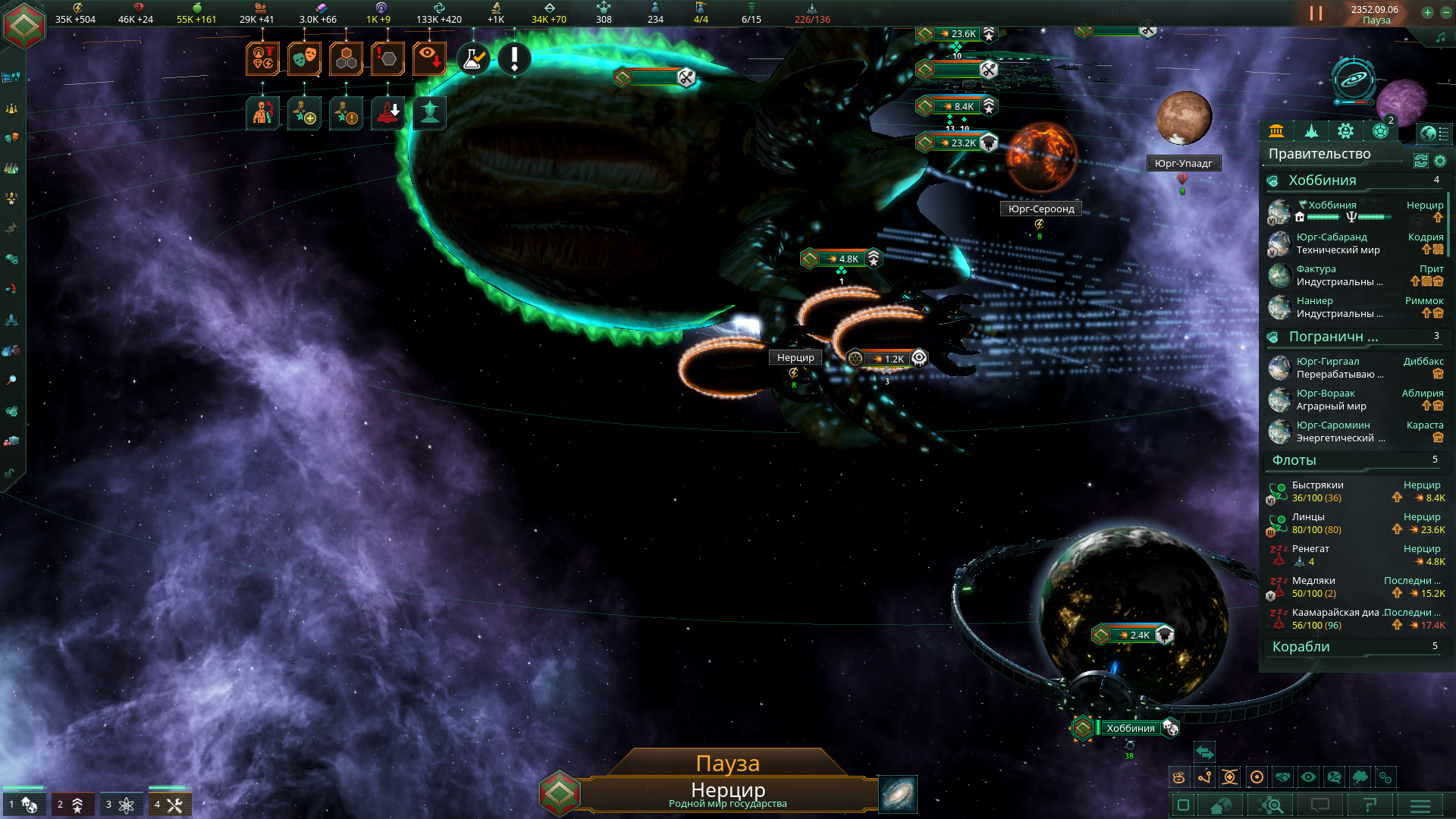This screenshot has height=819, width=1456.
Task: Select control group 1 at bottom left
Action: coord(23,804)
